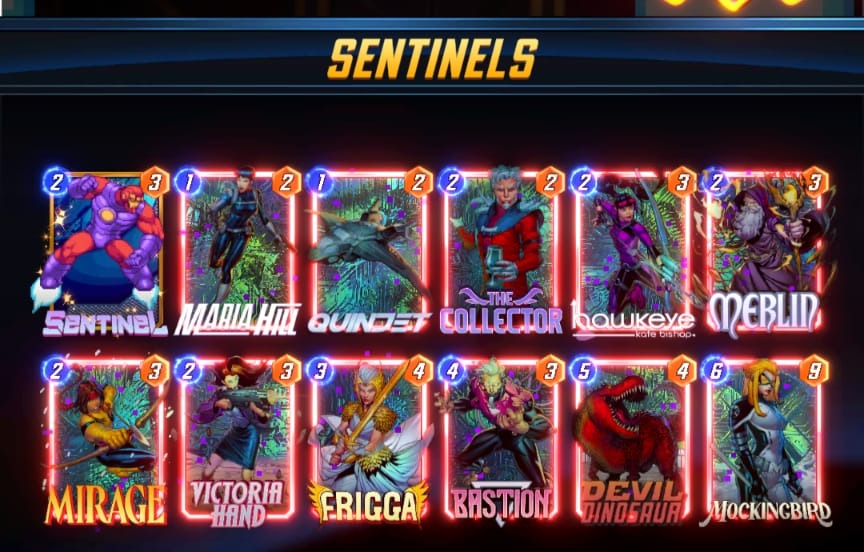Select the Victoria Hand card
This screenshot has height=552, width=864.
(238, 438)
